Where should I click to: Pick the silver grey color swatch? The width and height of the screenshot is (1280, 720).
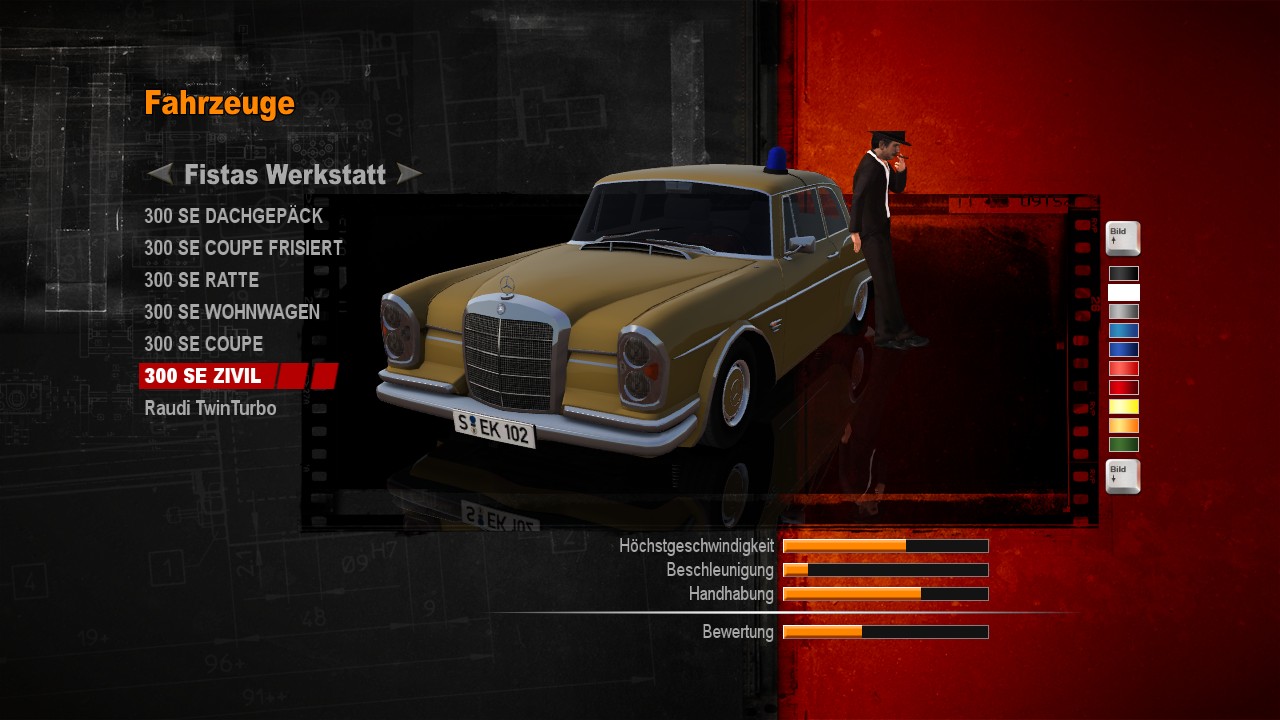point(1123,311)
